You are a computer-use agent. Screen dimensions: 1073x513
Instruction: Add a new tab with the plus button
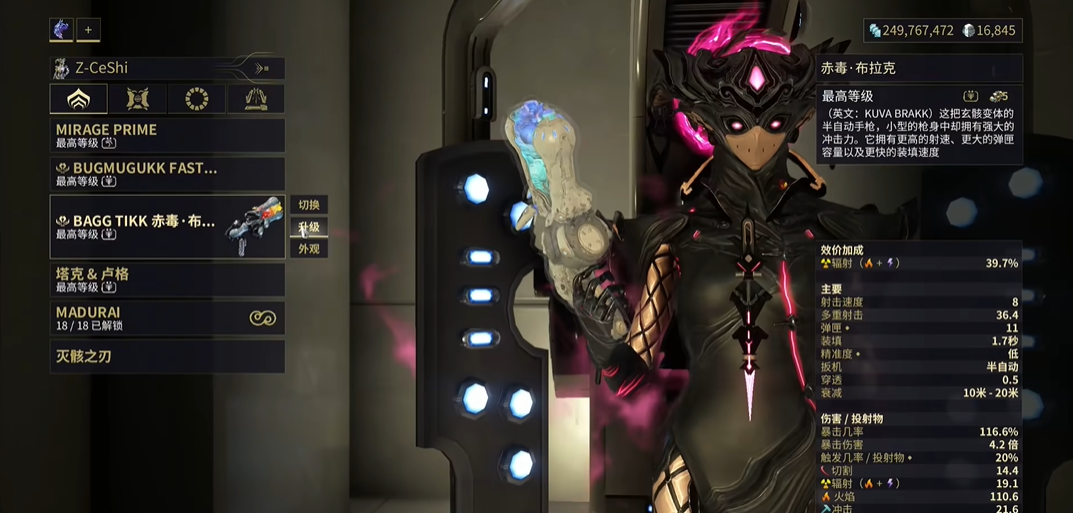[88, 30]
